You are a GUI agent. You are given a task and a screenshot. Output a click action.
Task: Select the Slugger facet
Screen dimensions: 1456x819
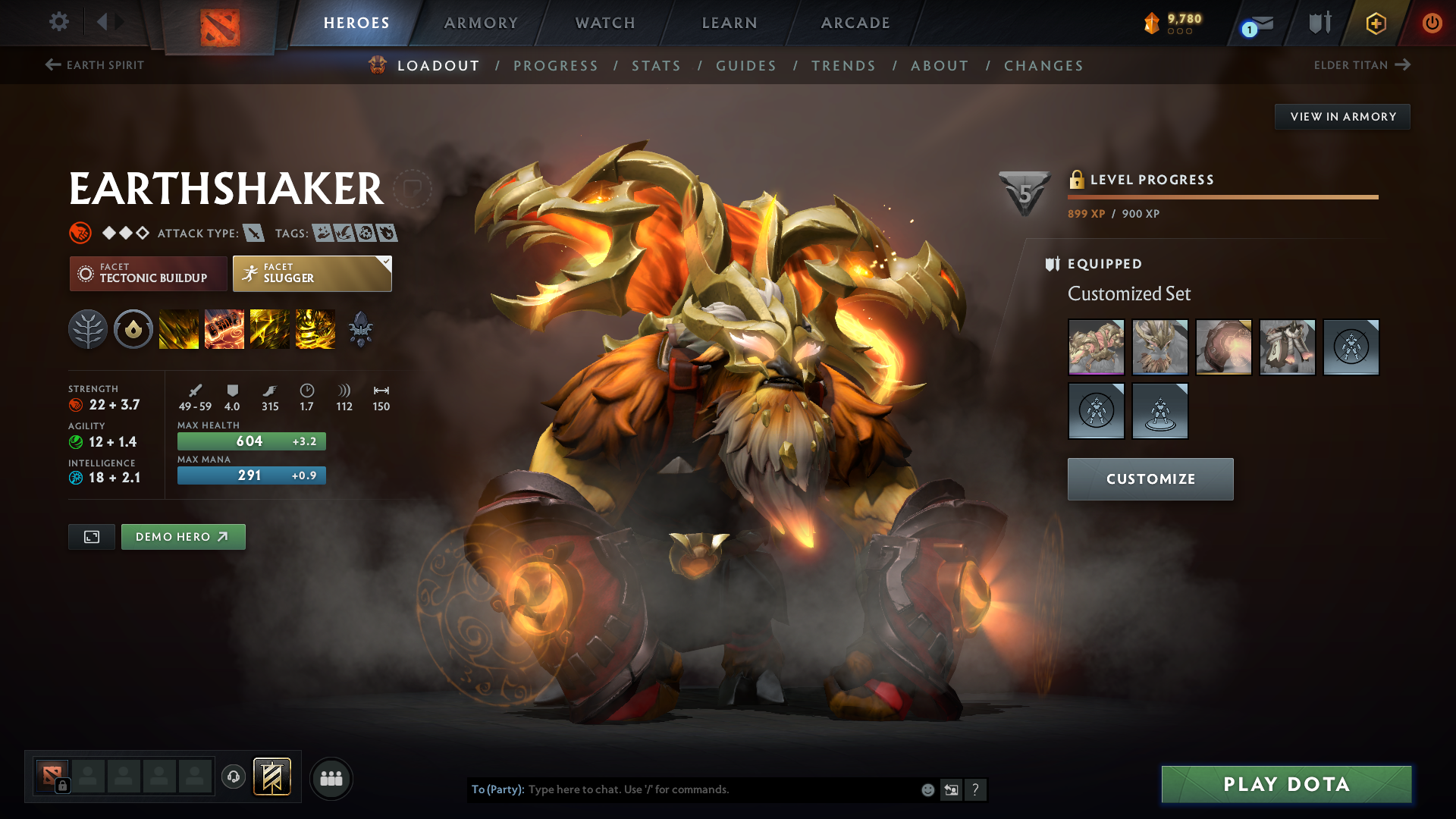click(312, 274)
